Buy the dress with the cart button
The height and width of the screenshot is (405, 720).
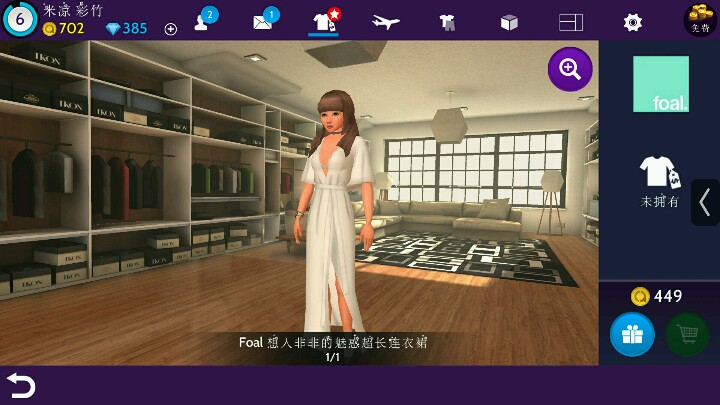pos(687,334)
